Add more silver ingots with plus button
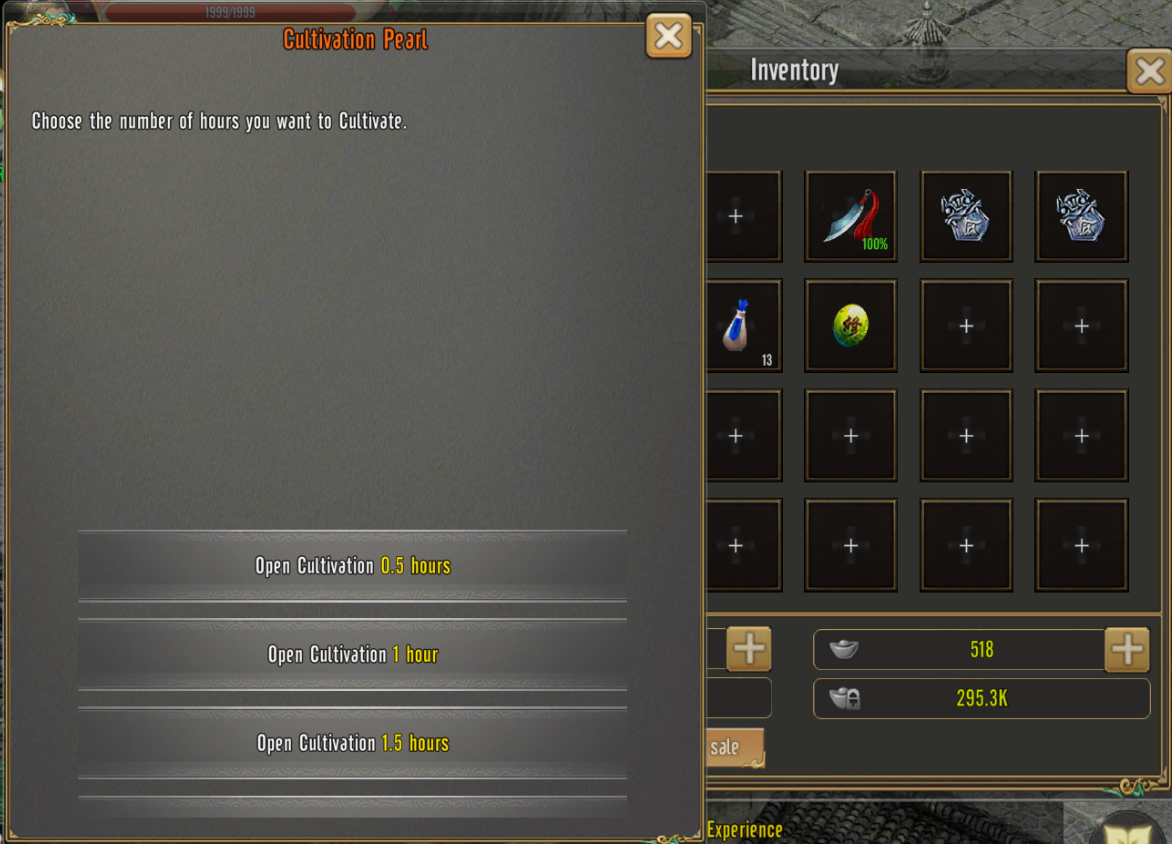Viewport: 1172px width, 844px height. pyautogui.click(x=1127, y=650)
